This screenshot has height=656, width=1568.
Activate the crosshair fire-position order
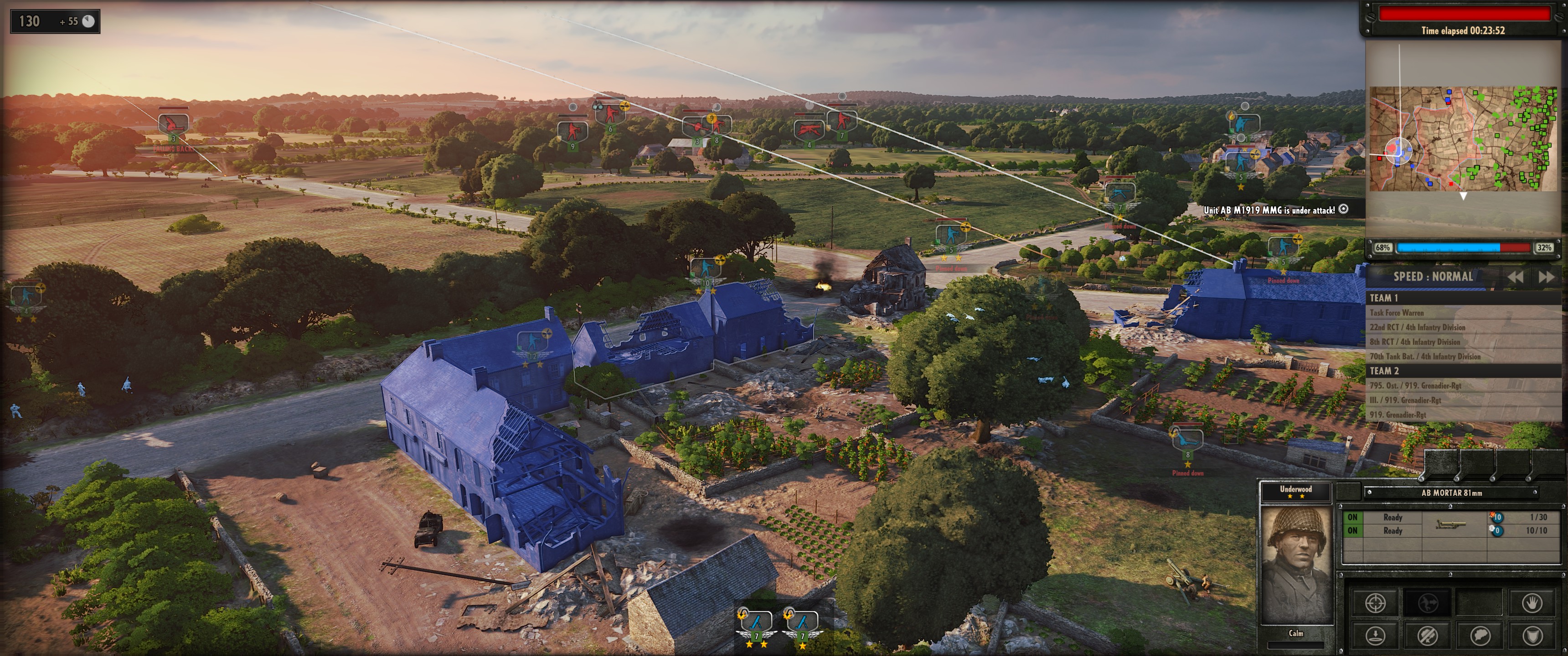[1376, 603]
